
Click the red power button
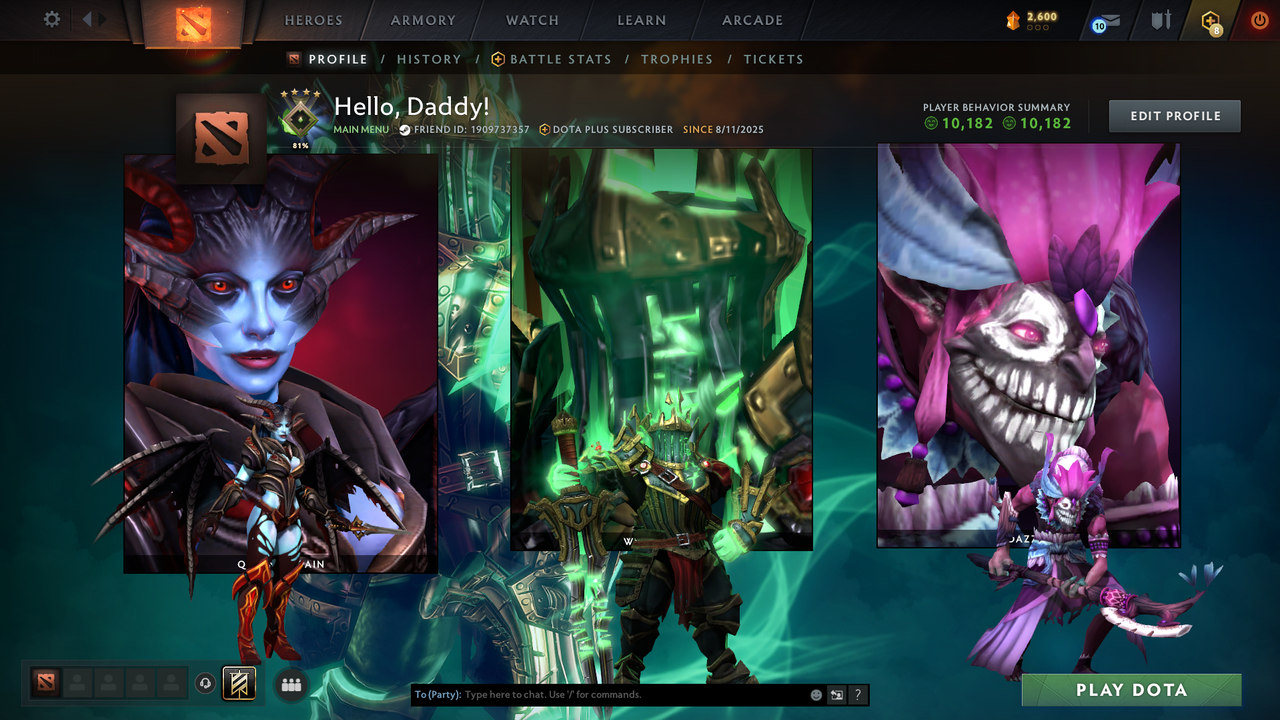coord(1258,19)
